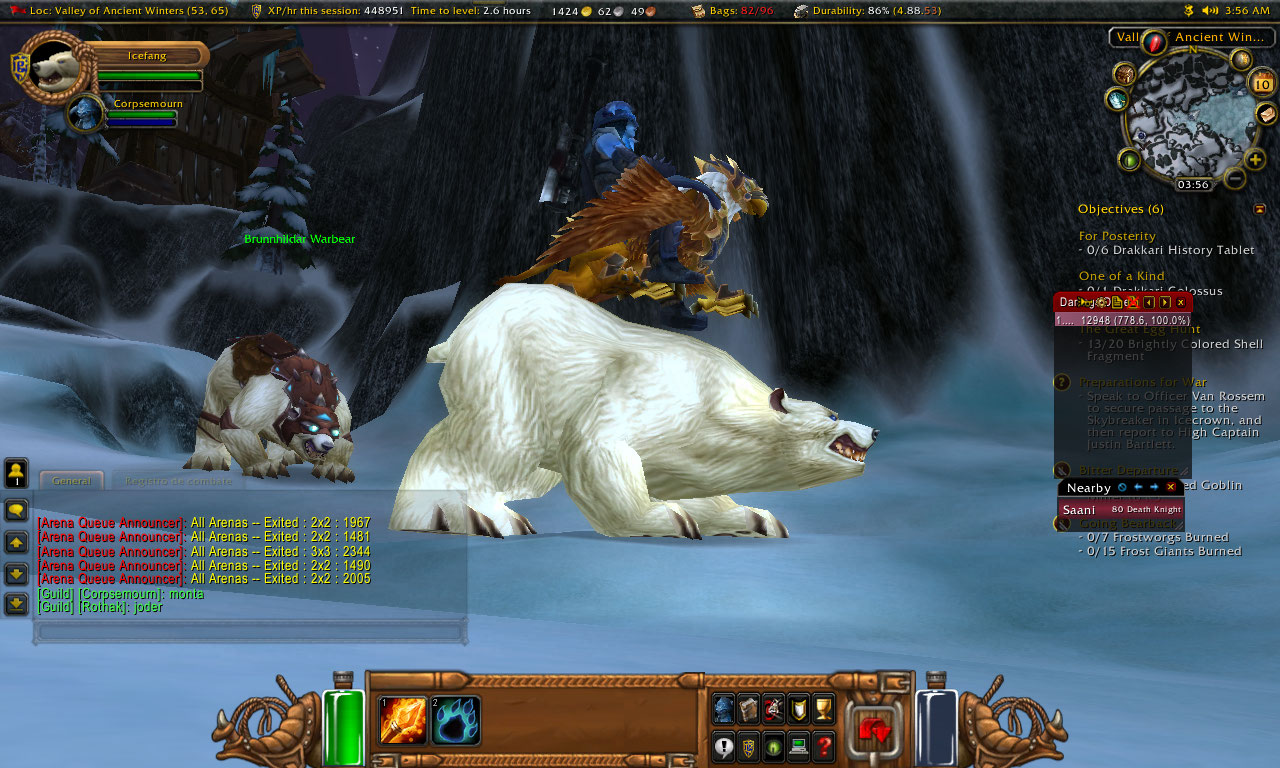Screen dimensions: 1280x768
Task: Open the computer icon game menu
Action: [x=798, y=746]
